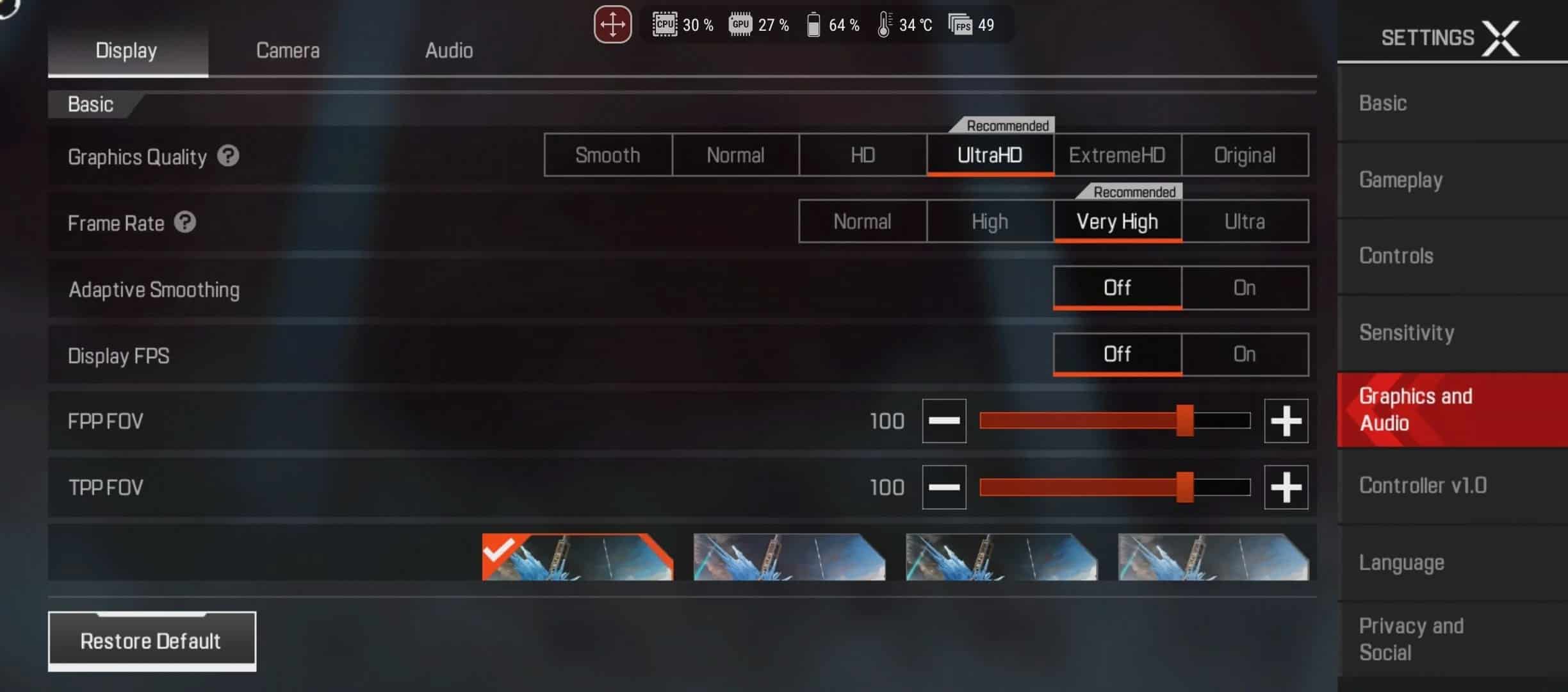Select Original graphics quality
This screenshot has width=1568, height=692.
coord(1245,155)
